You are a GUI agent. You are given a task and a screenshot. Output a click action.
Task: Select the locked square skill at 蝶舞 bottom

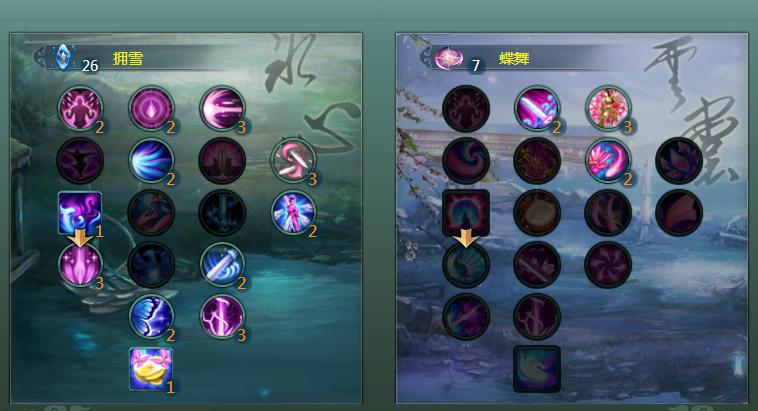tap(537, 368)
